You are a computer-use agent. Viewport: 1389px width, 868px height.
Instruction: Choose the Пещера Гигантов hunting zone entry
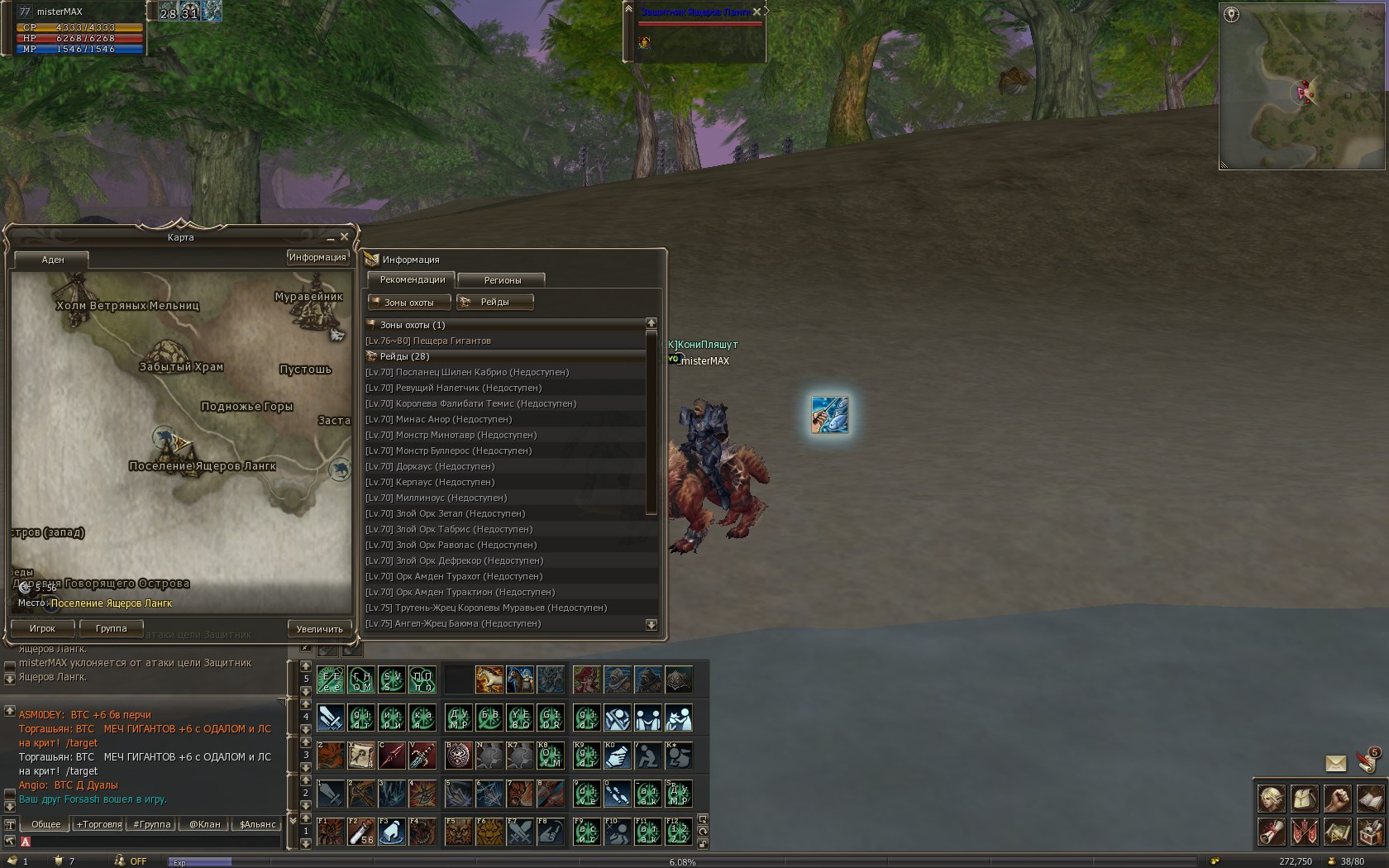[x=428, y=341]
